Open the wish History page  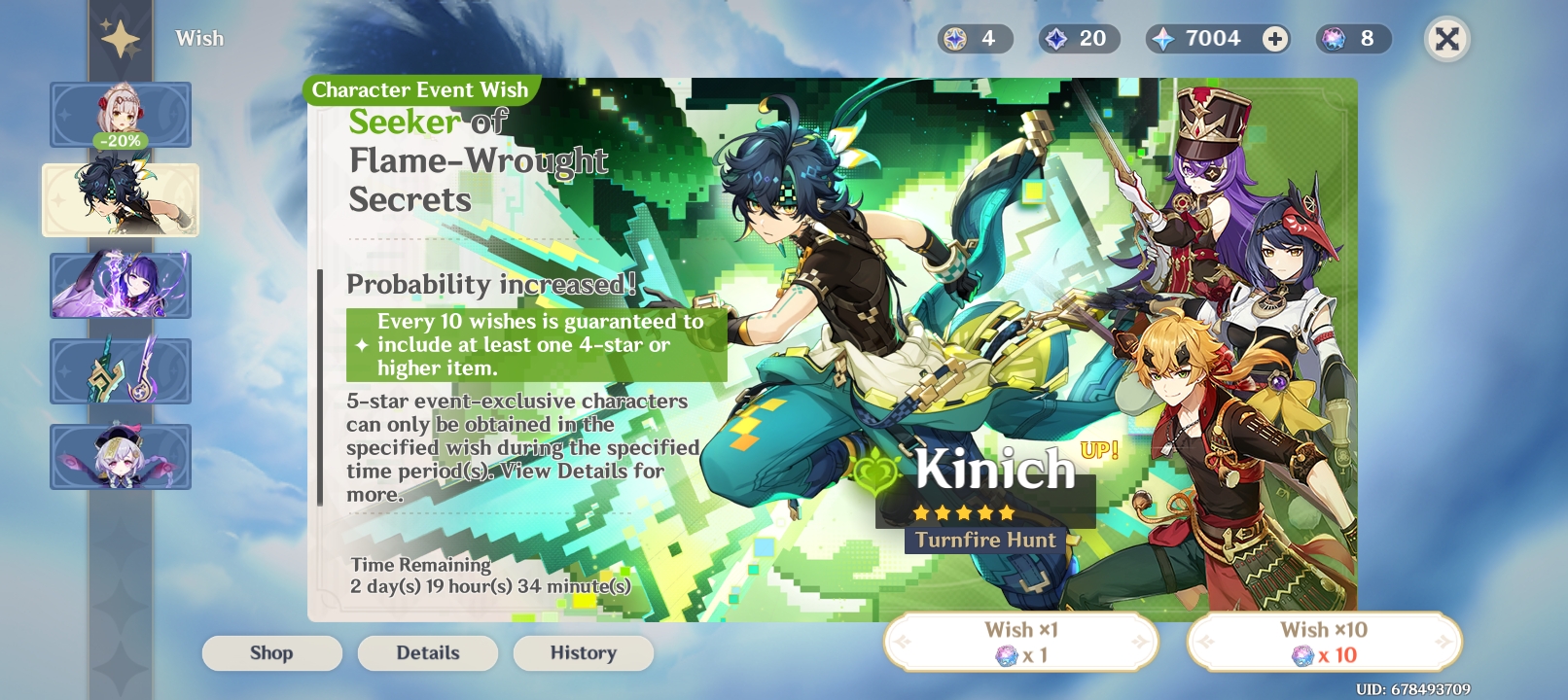point(583,652)
